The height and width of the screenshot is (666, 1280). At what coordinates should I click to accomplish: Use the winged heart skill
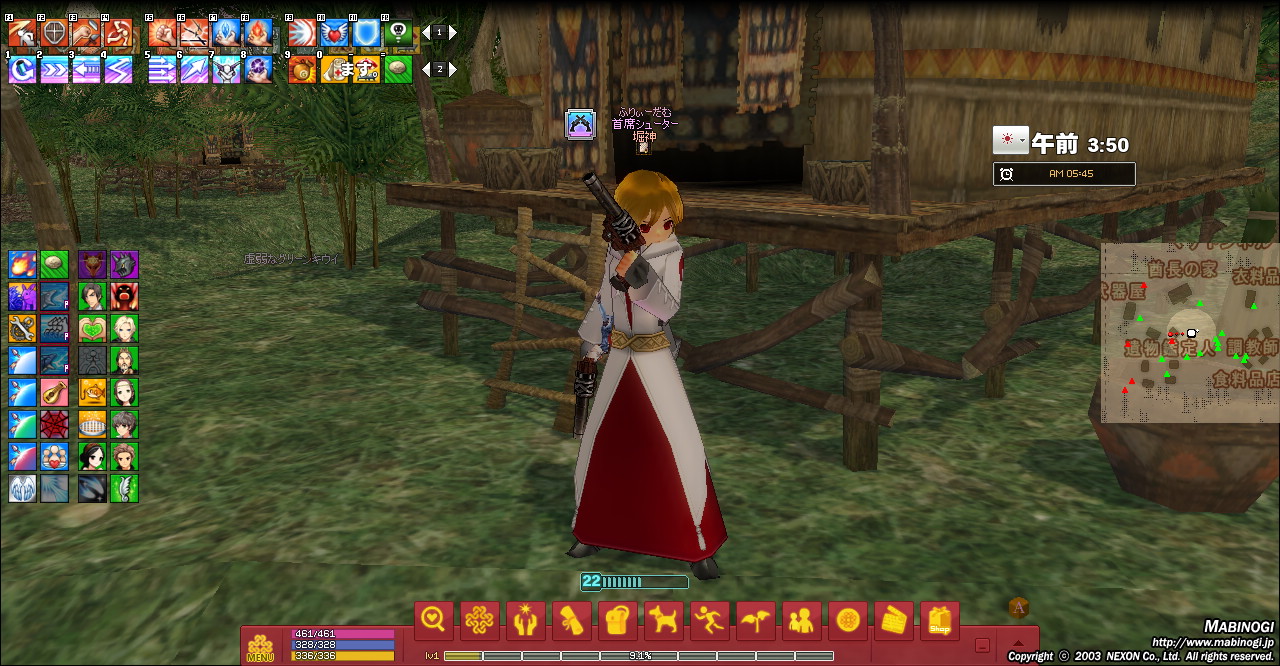point(334,34)
